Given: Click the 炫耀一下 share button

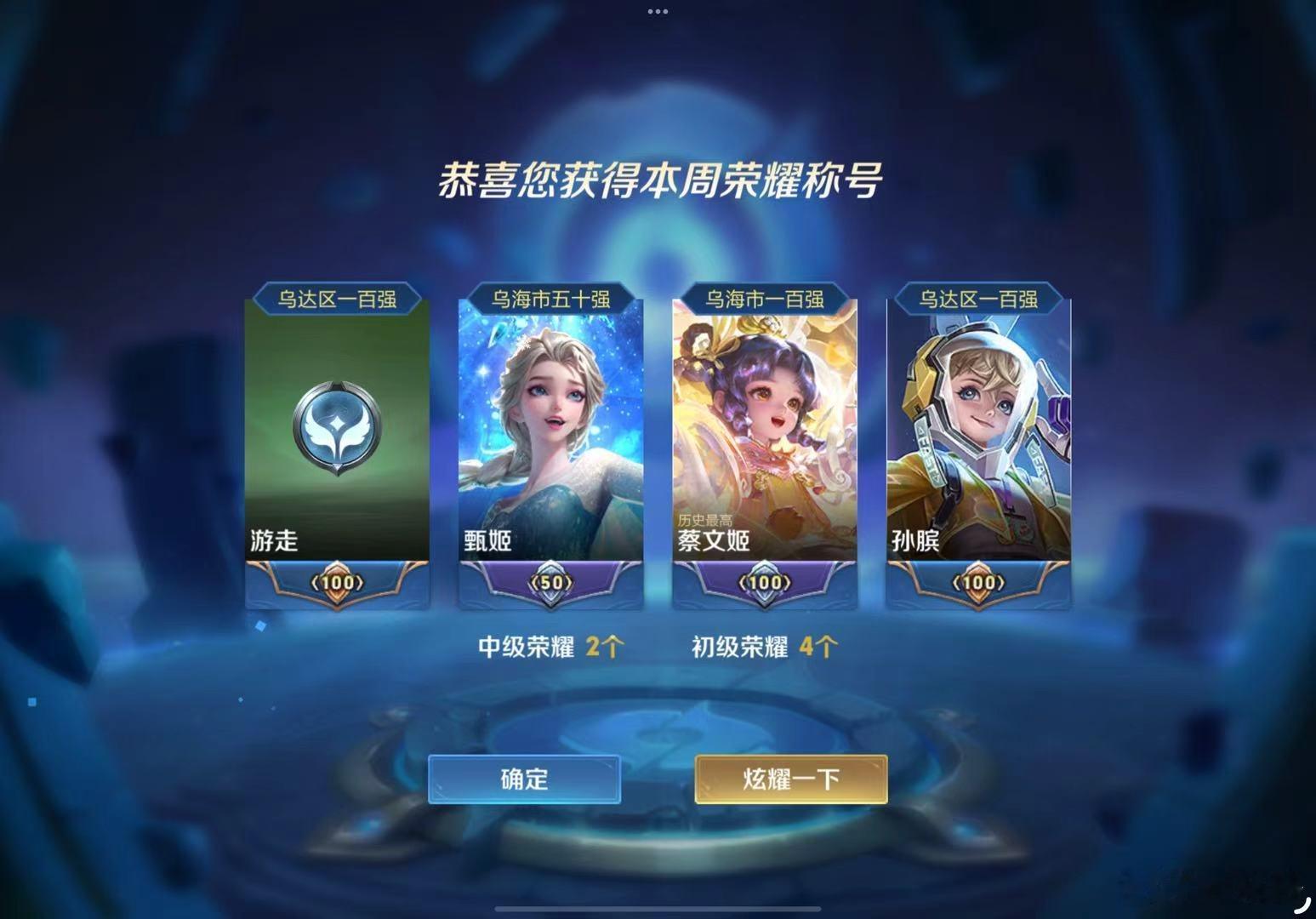Looking at the screenshot, I should (789, 779).
